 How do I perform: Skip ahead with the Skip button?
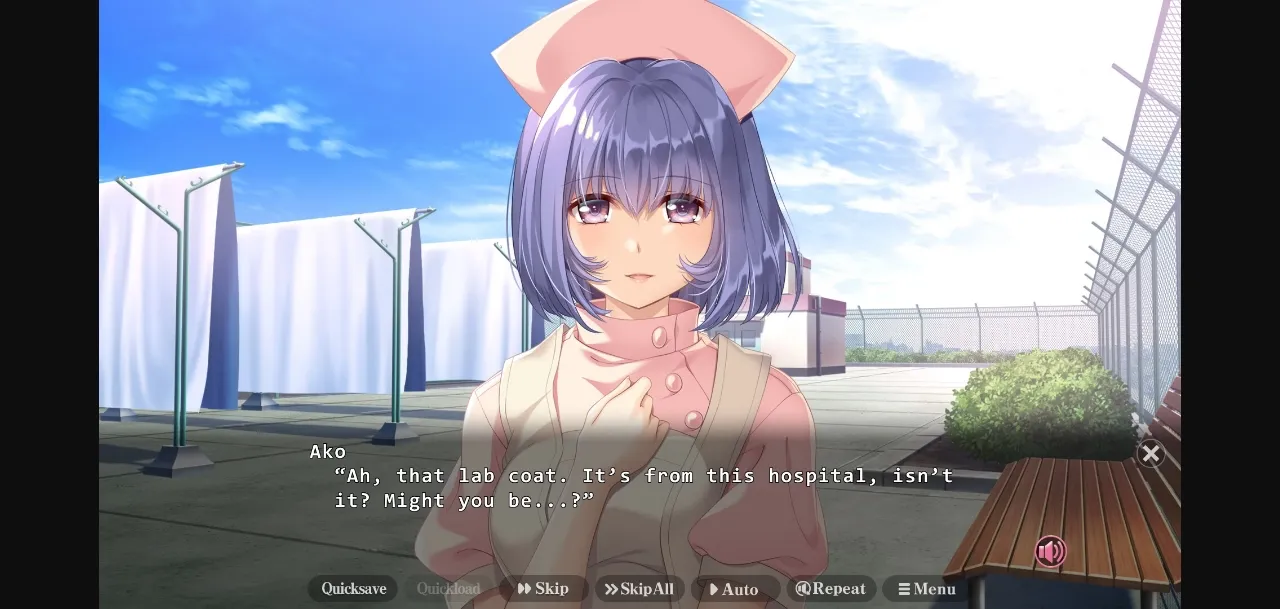pyautogui.click(x=543, y=589)
